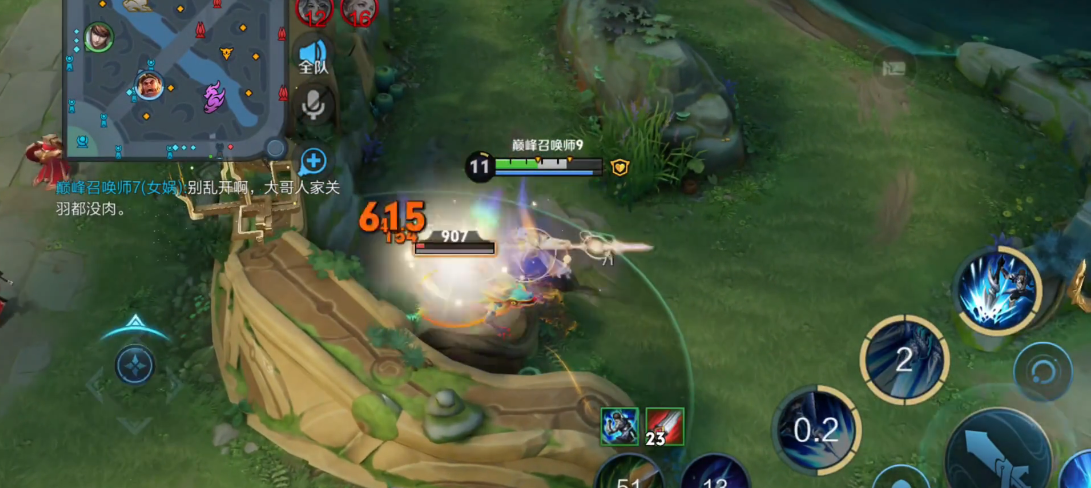This screenshot has height=488, width=1091.
Task: Activate the skill showing 2 cooldown
Action: [904, 359]
